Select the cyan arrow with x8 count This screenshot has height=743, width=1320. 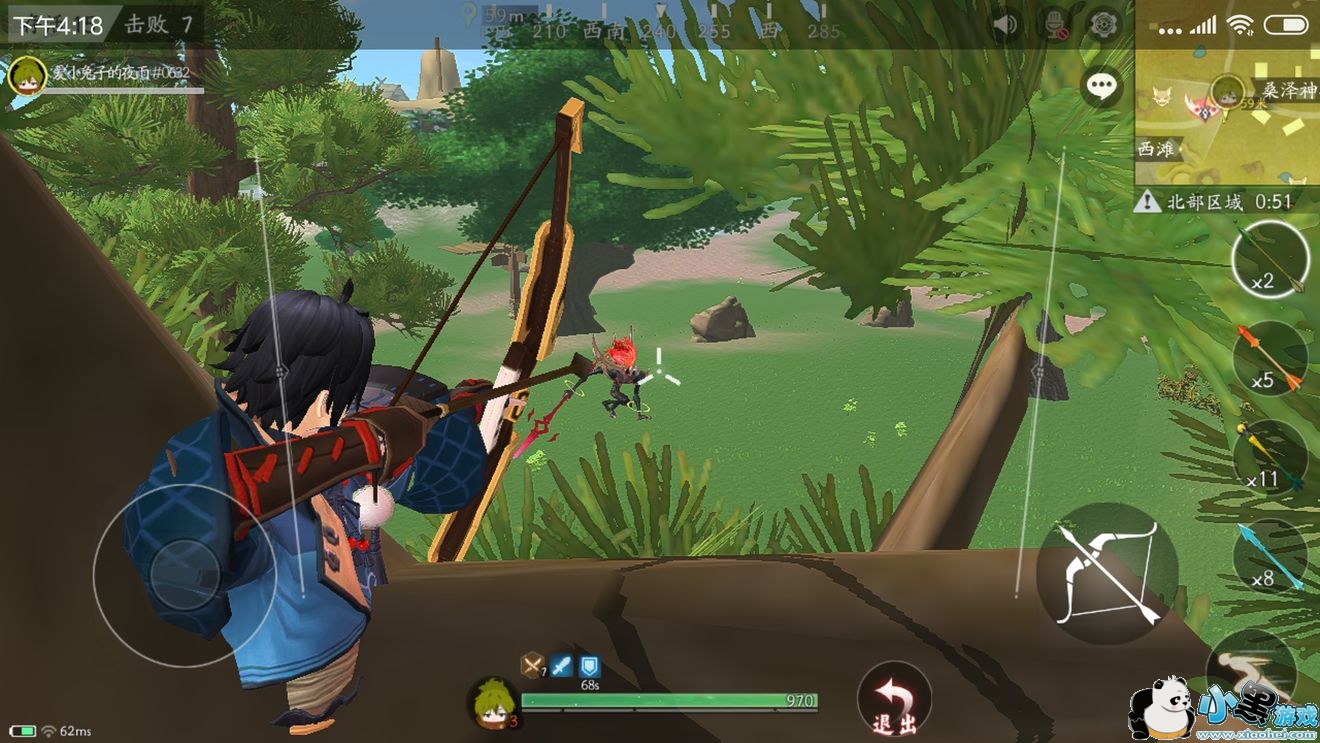[1270, 556]
